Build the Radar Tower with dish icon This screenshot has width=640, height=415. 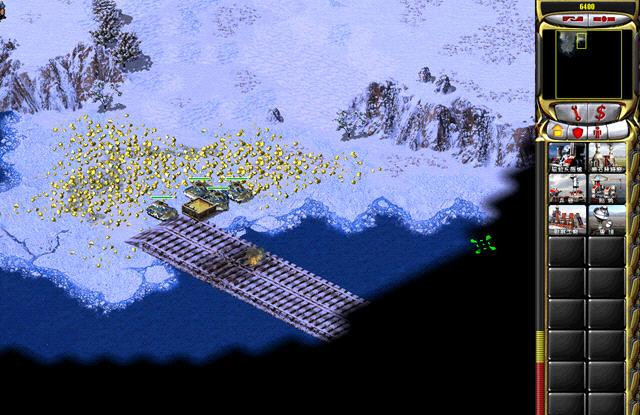pos(607,219)
